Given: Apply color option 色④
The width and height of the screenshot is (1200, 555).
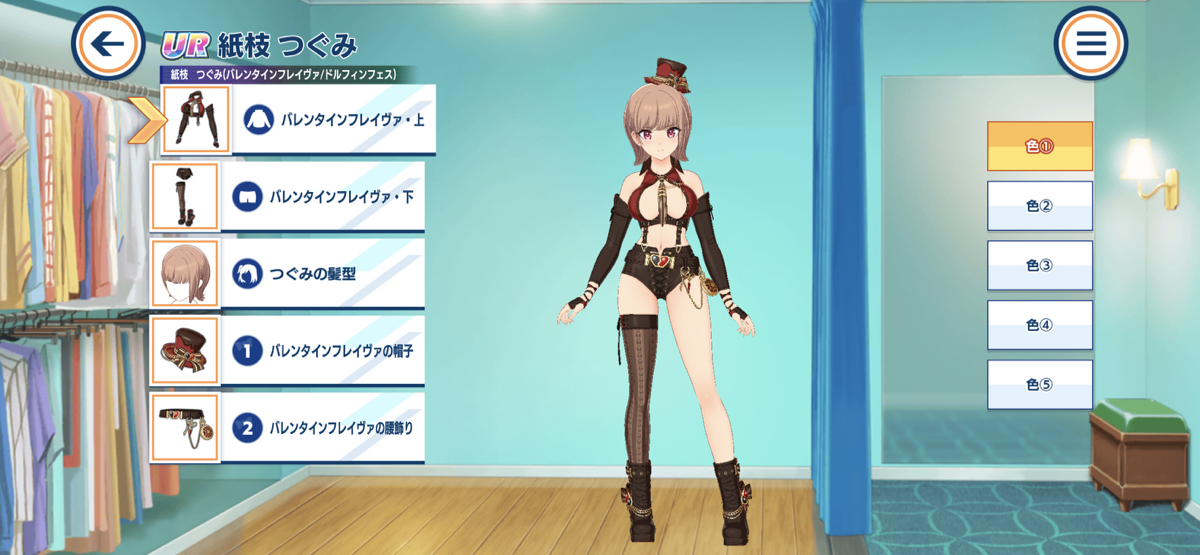Looking at the screenshot, I should coord(1039,325).
